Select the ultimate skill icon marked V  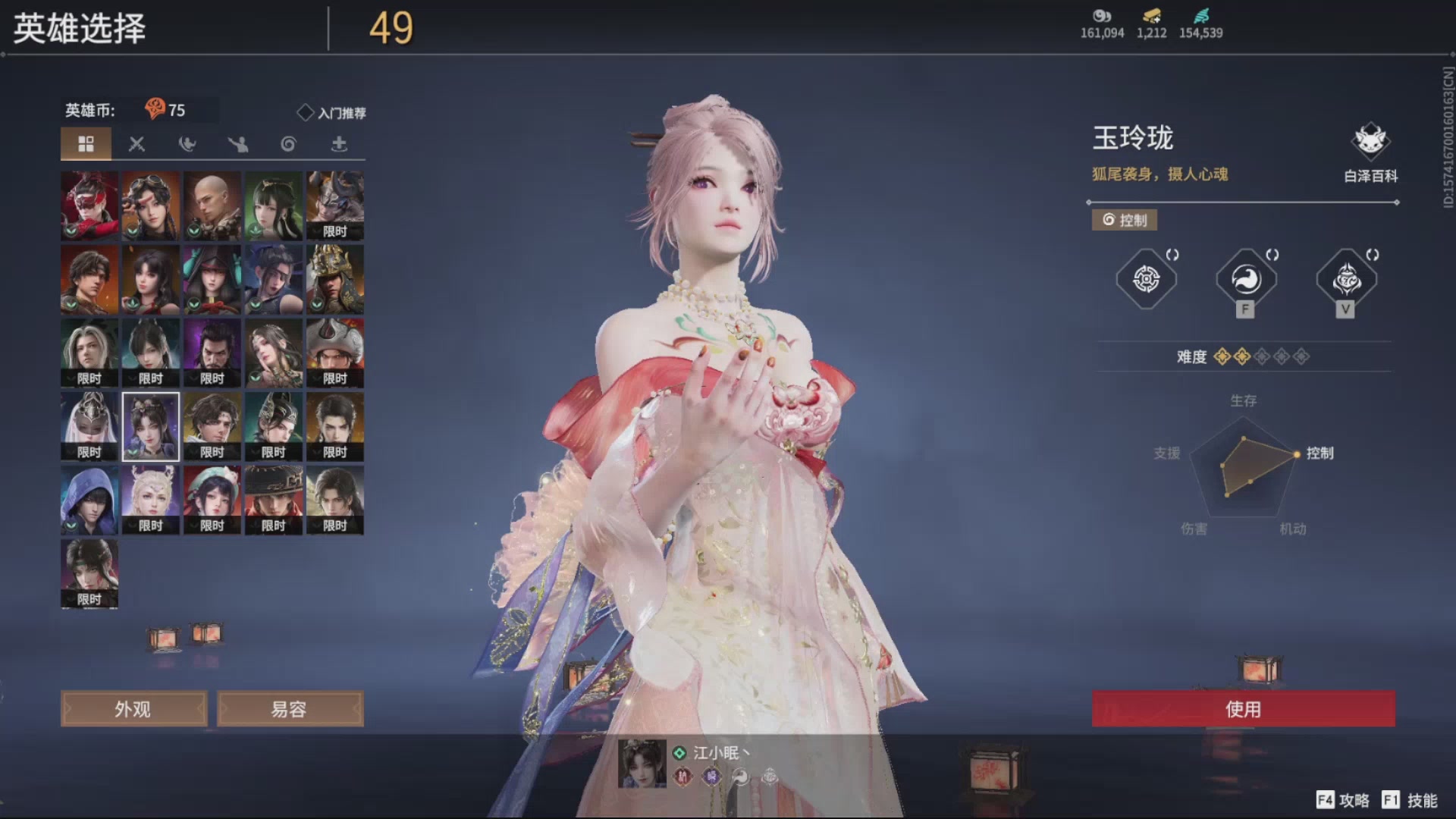coord(1345,279)
